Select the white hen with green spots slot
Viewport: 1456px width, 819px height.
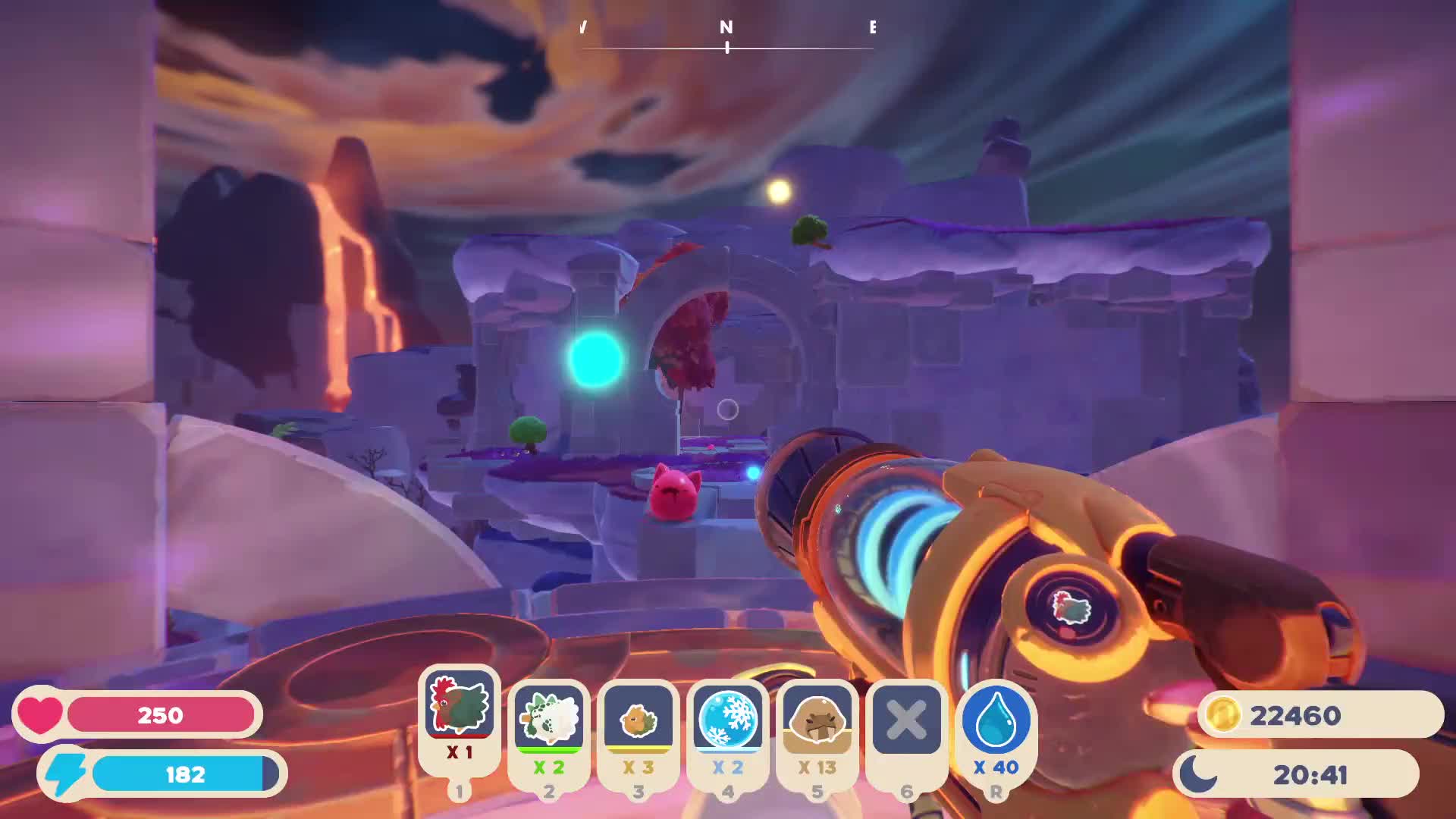tap(548, 719)
